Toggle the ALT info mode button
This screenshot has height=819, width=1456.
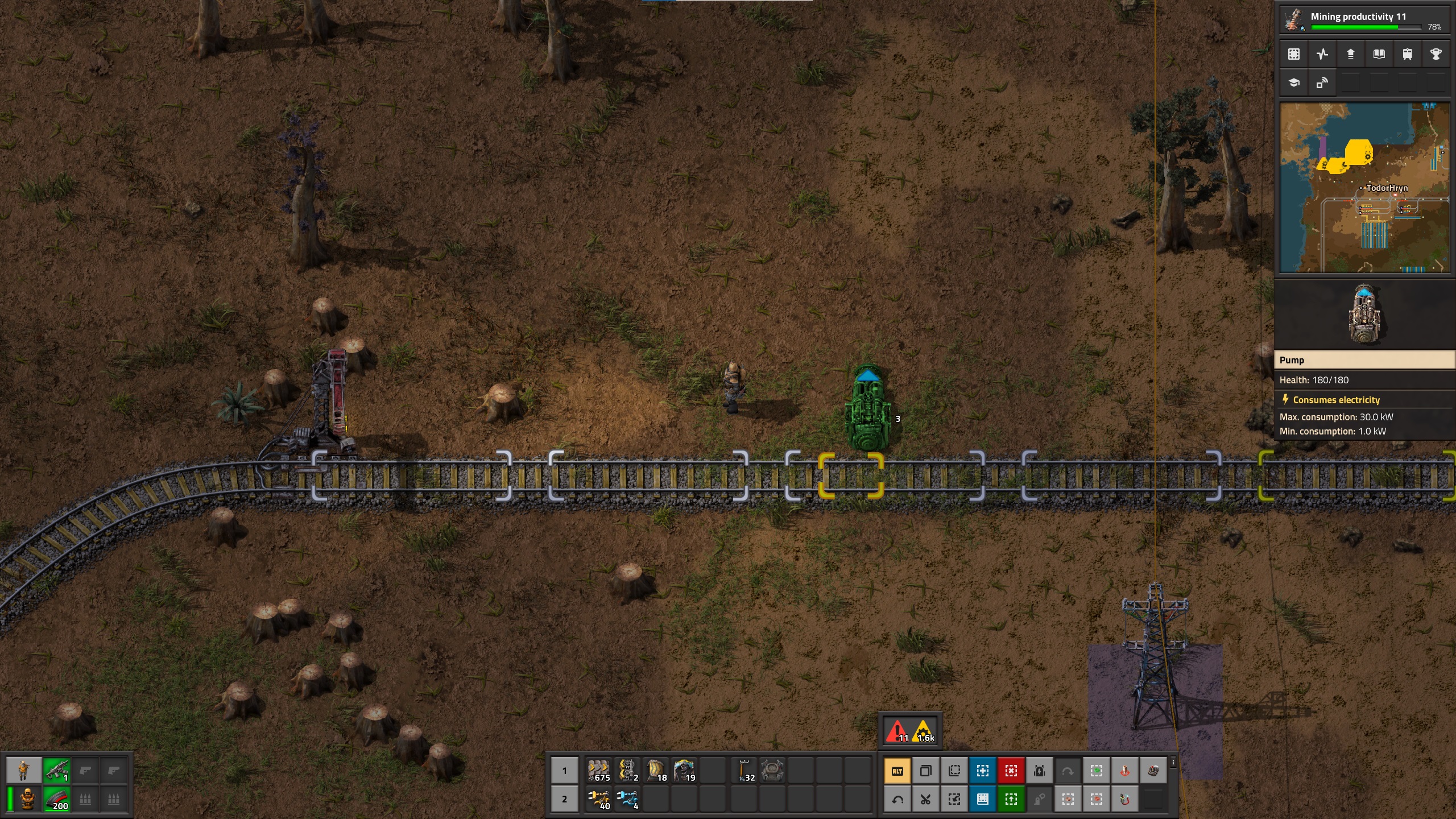coord(897,771)
